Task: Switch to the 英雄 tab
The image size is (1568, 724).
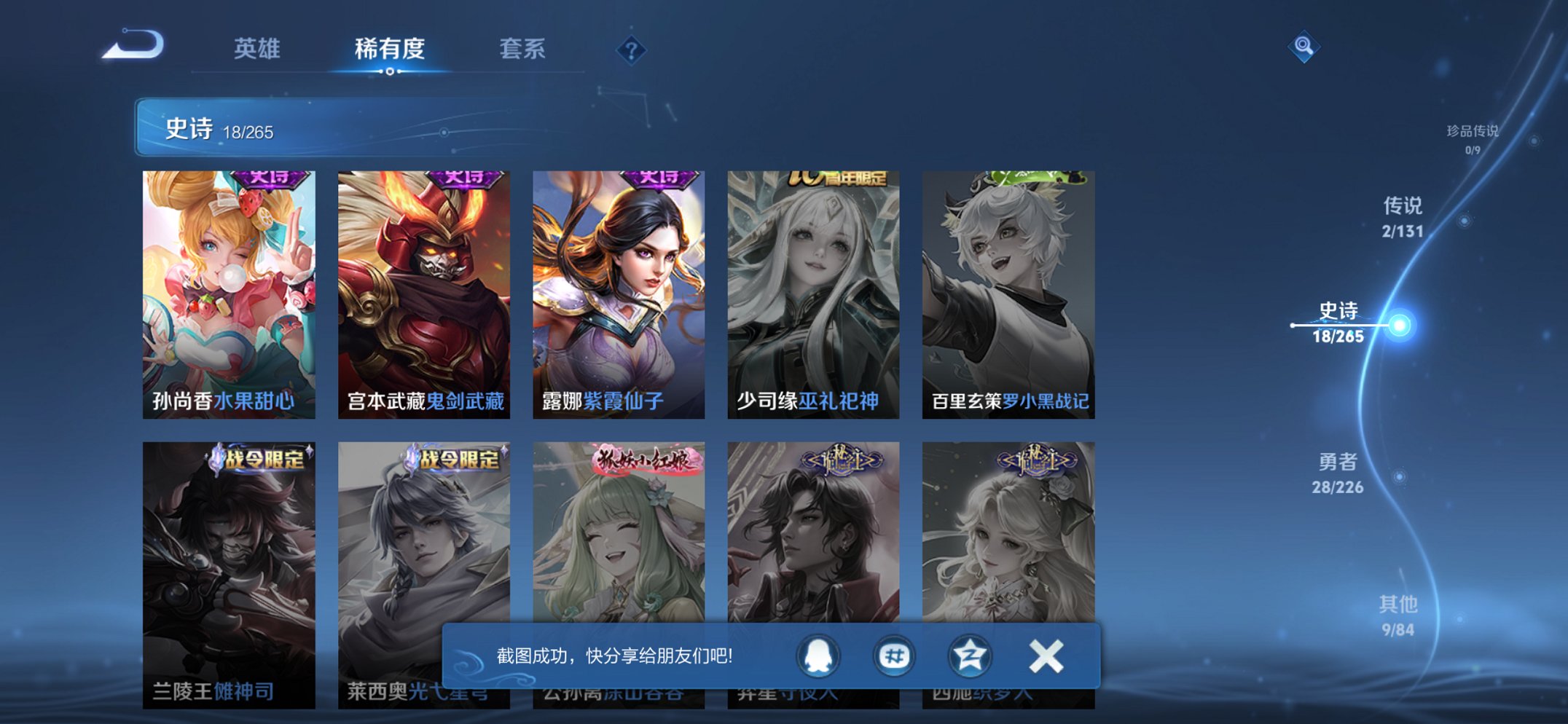Action: pos(258,50)
